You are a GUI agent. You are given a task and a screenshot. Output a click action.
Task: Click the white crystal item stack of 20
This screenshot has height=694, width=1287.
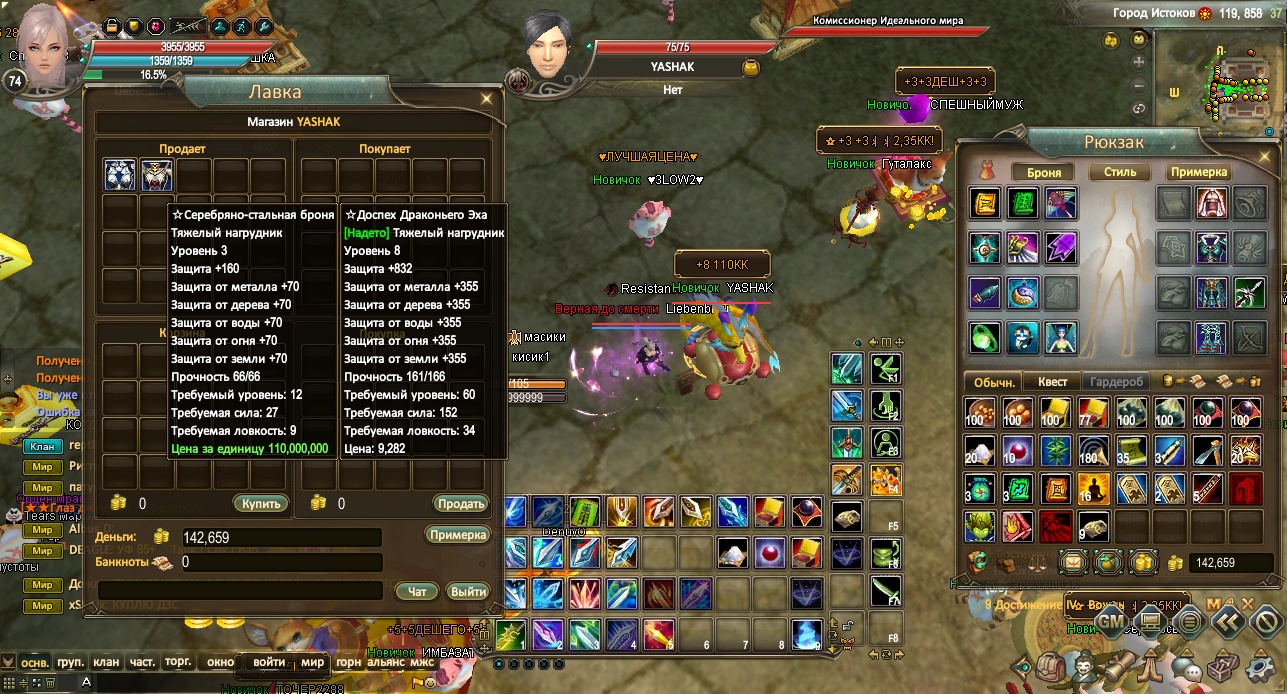[x=980, y=451]
